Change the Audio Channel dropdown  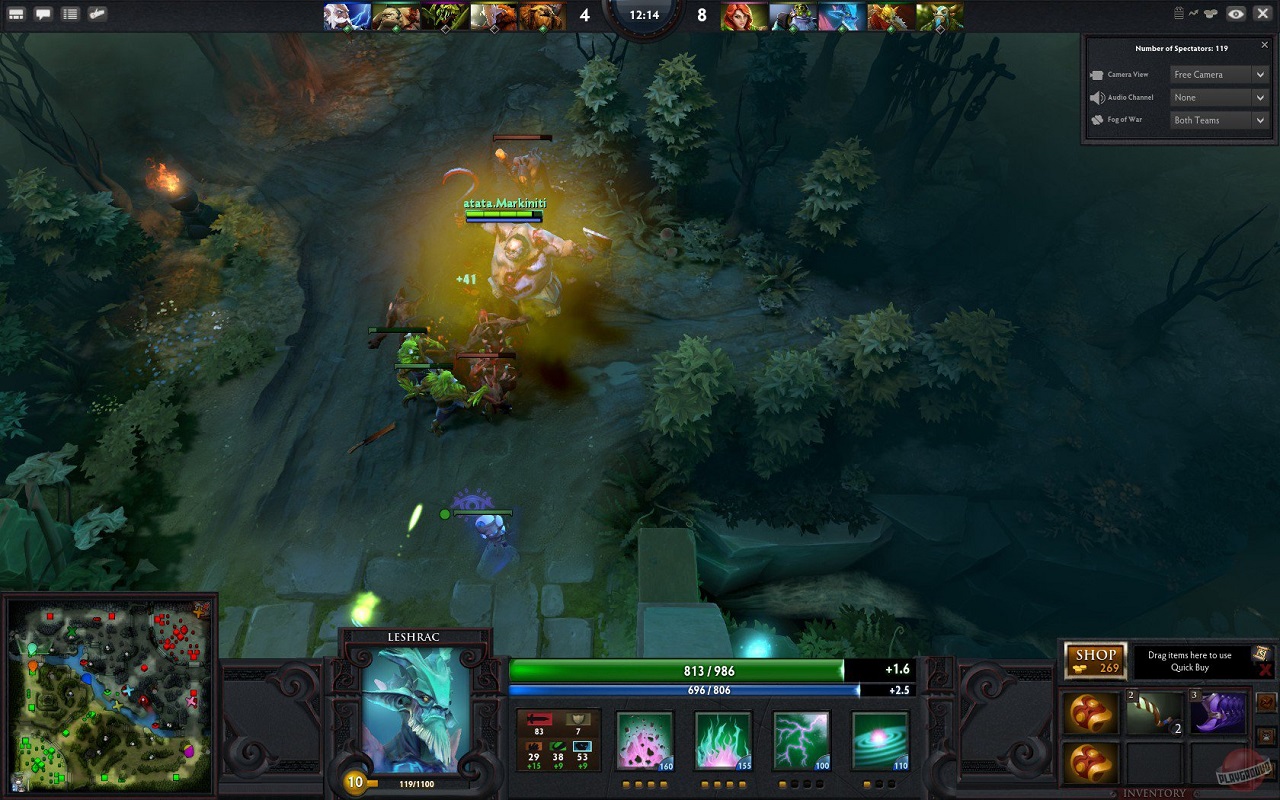(x=1220, y=97)
